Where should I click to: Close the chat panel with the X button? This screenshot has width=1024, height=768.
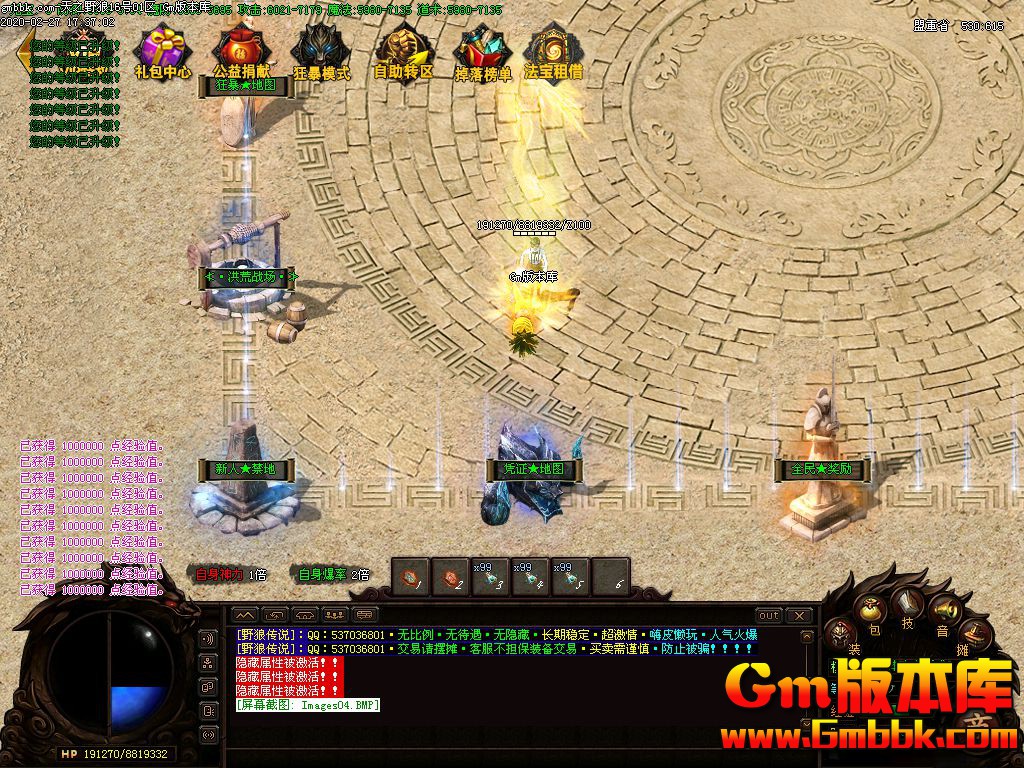pos(799,615)
